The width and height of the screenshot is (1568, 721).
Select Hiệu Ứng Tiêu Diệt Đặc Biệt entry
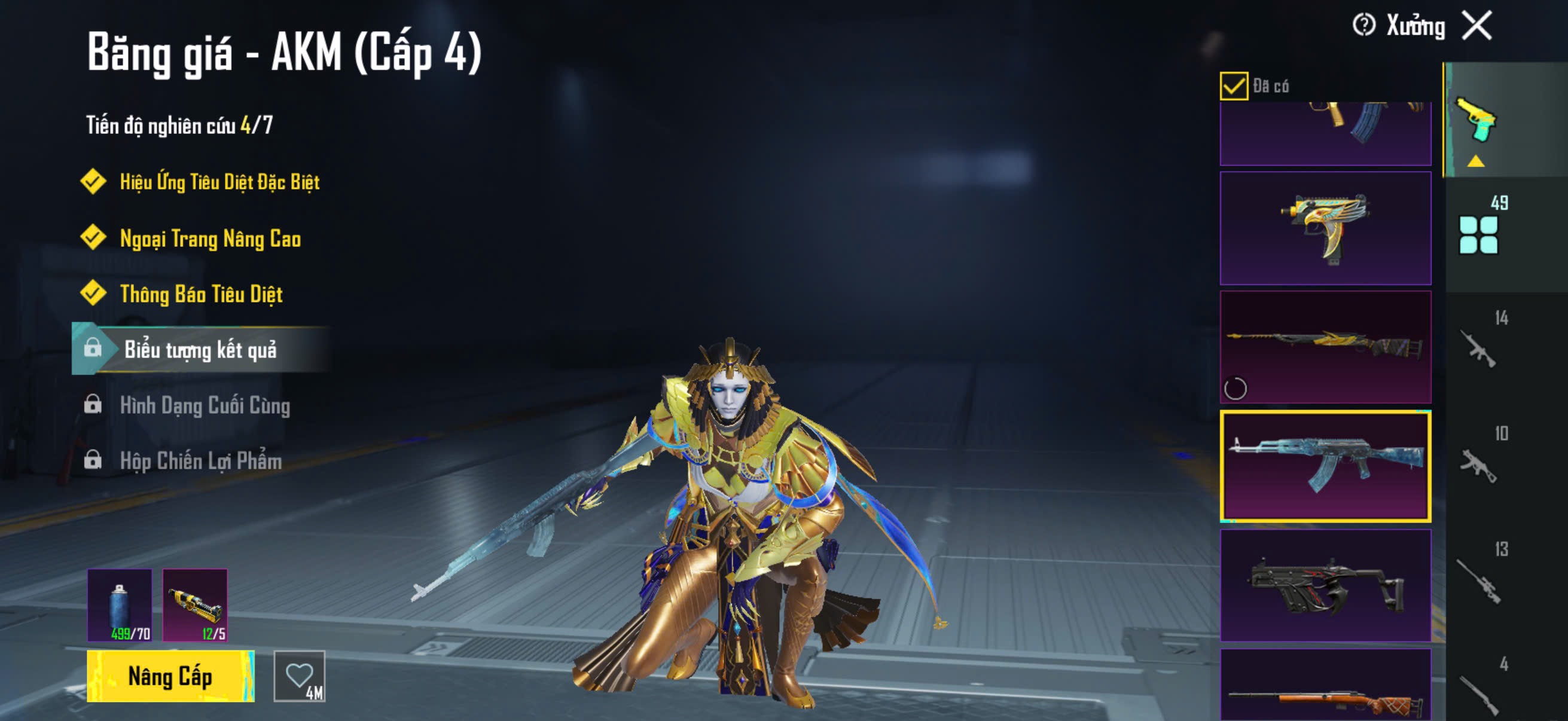219,182
